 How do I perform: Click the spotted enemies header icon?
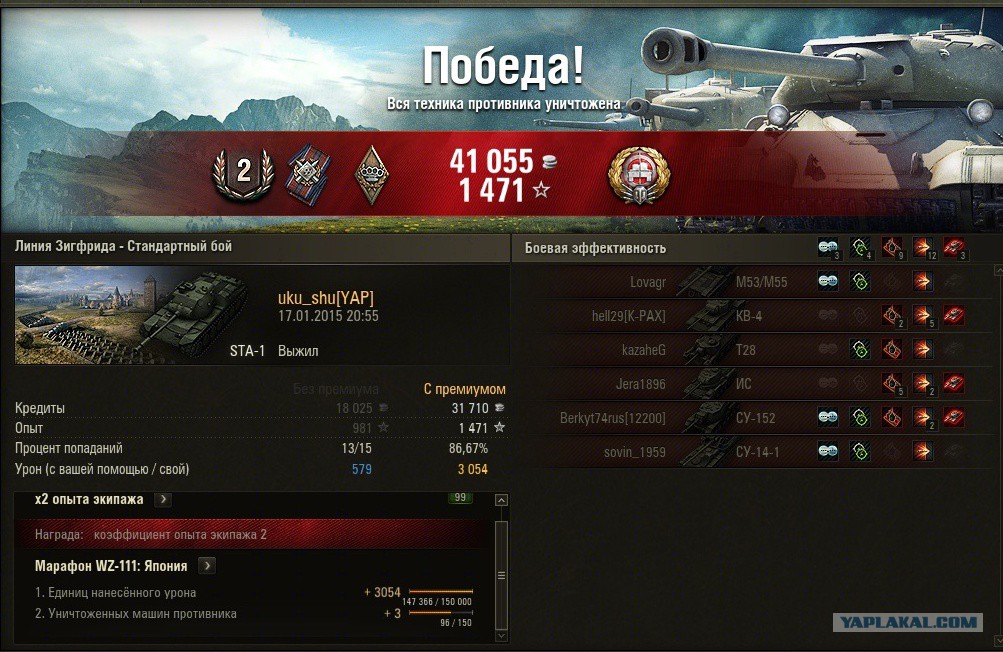[828, 248]
